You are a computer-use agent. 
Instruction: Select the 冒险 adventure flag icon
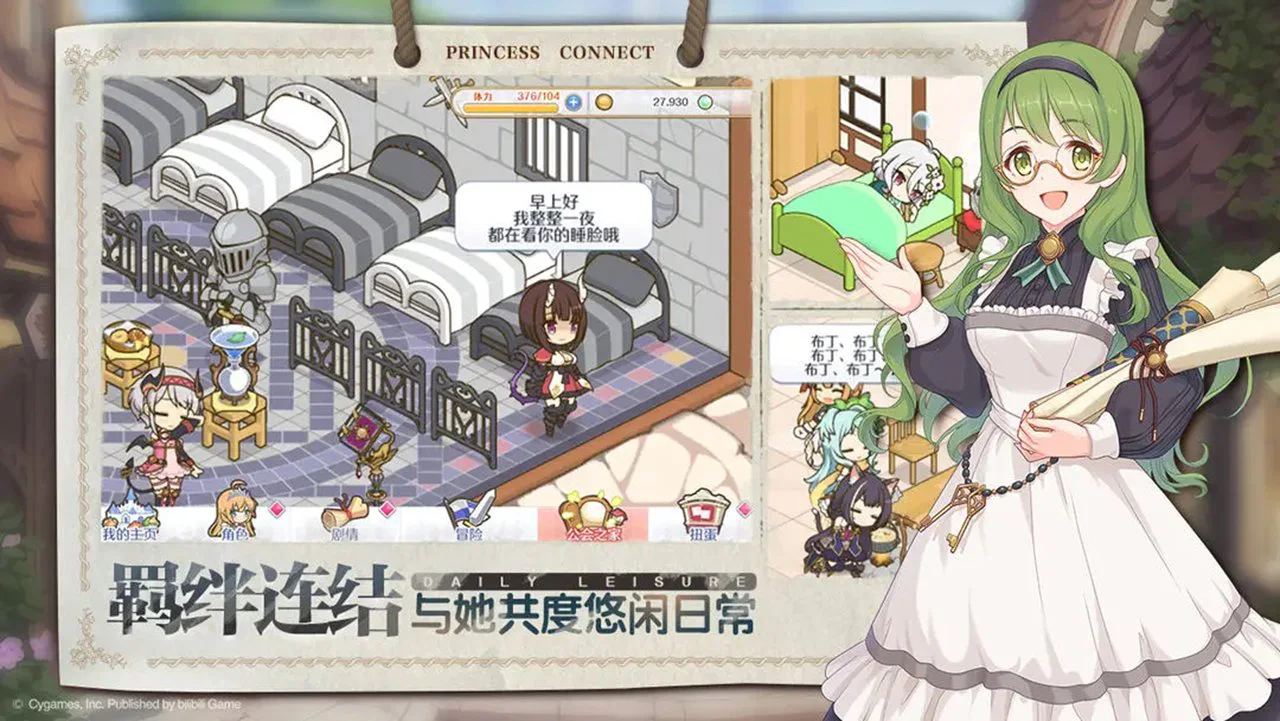pos(467,510)
